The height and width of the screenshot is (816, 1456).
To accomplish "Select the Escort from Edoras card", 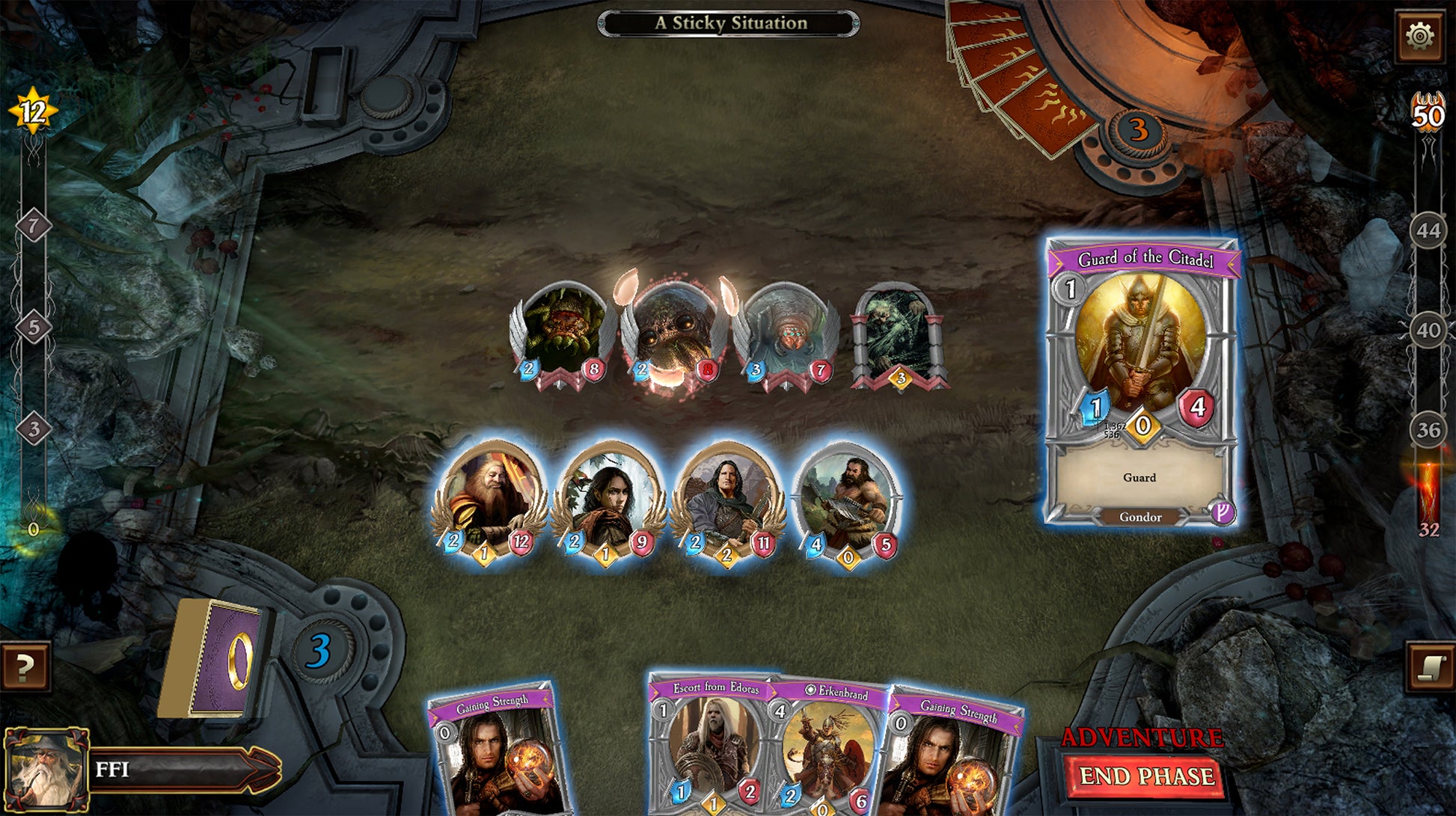I will coord(709,748).
